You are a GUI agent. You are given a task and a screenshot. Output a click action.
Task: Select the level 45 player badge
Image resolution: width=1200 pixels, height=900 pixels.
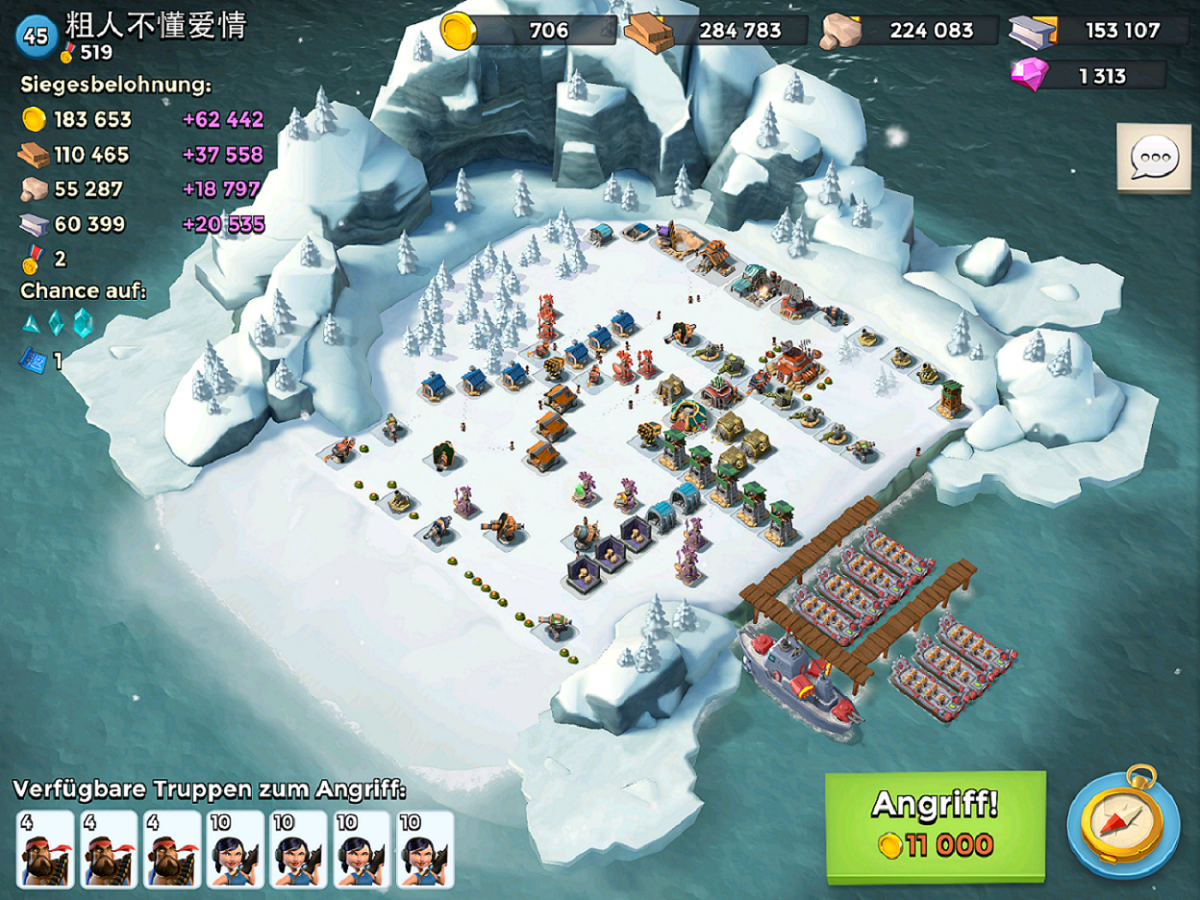pos(35,36)
